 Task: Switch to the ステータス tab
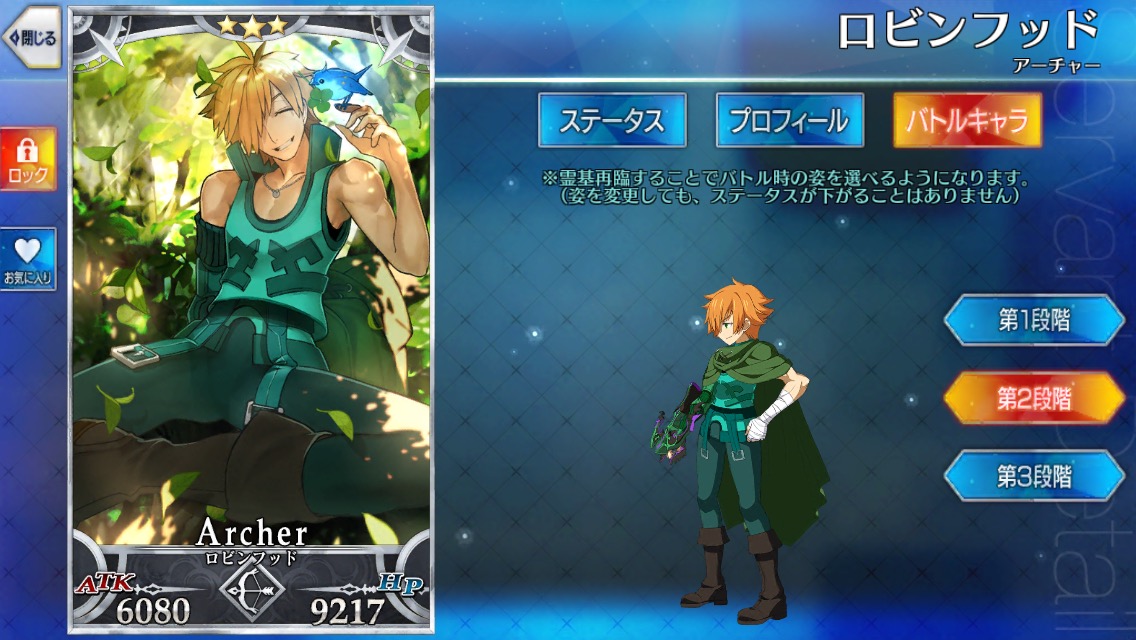(x=612, y=121)
